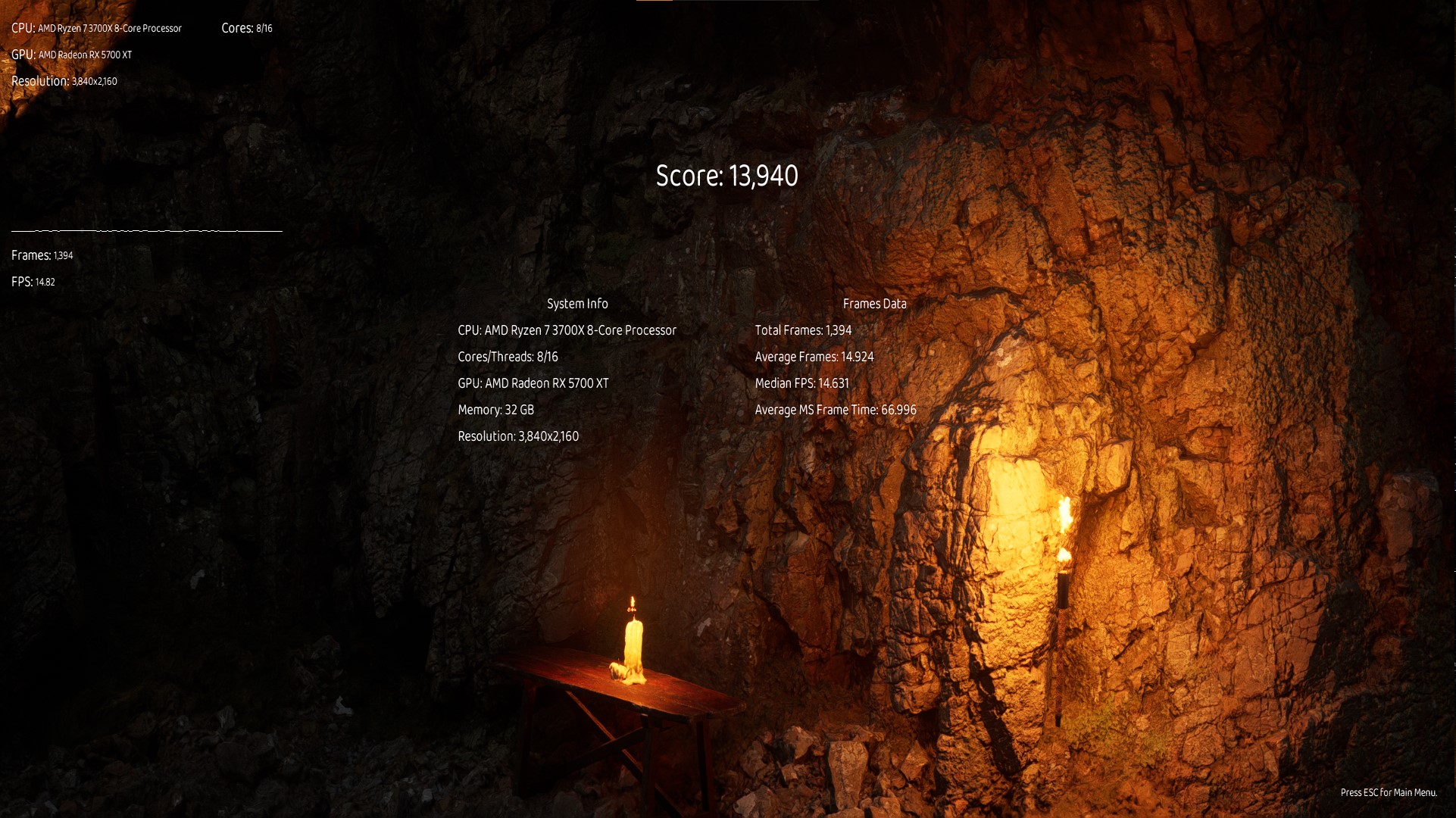Click the CPU: AMD Ryzen 7 3700X entry
Image resolution: width=1456 pixels, height=818 pixels.
point(567,330)
